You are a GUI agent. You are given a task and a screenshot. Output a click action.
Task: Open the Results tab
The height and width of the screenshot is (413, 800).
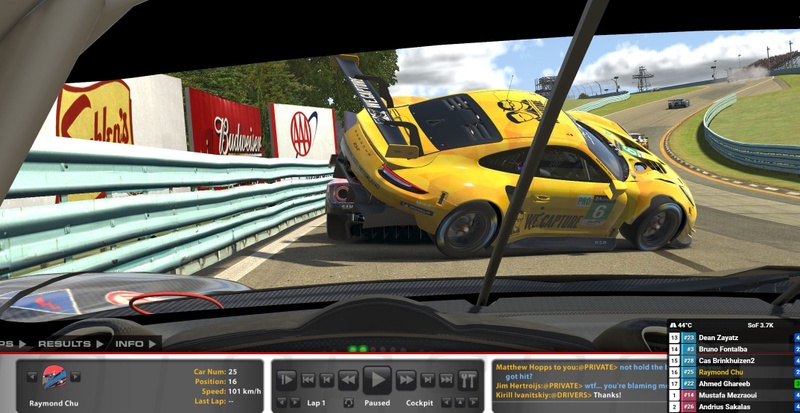(69, 343)
